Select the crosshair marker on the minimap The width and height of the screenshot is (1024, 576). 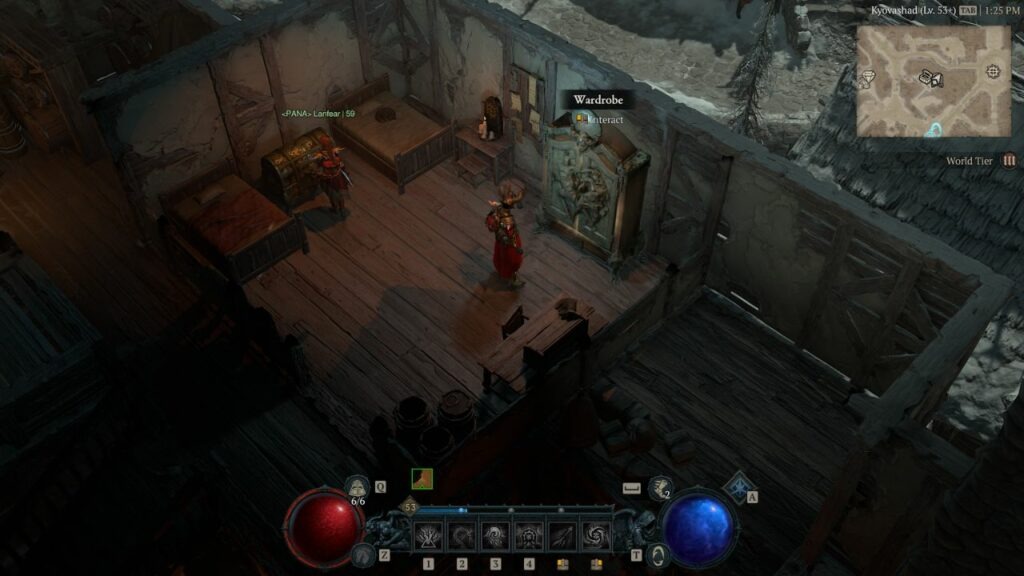tap(992, 71)
